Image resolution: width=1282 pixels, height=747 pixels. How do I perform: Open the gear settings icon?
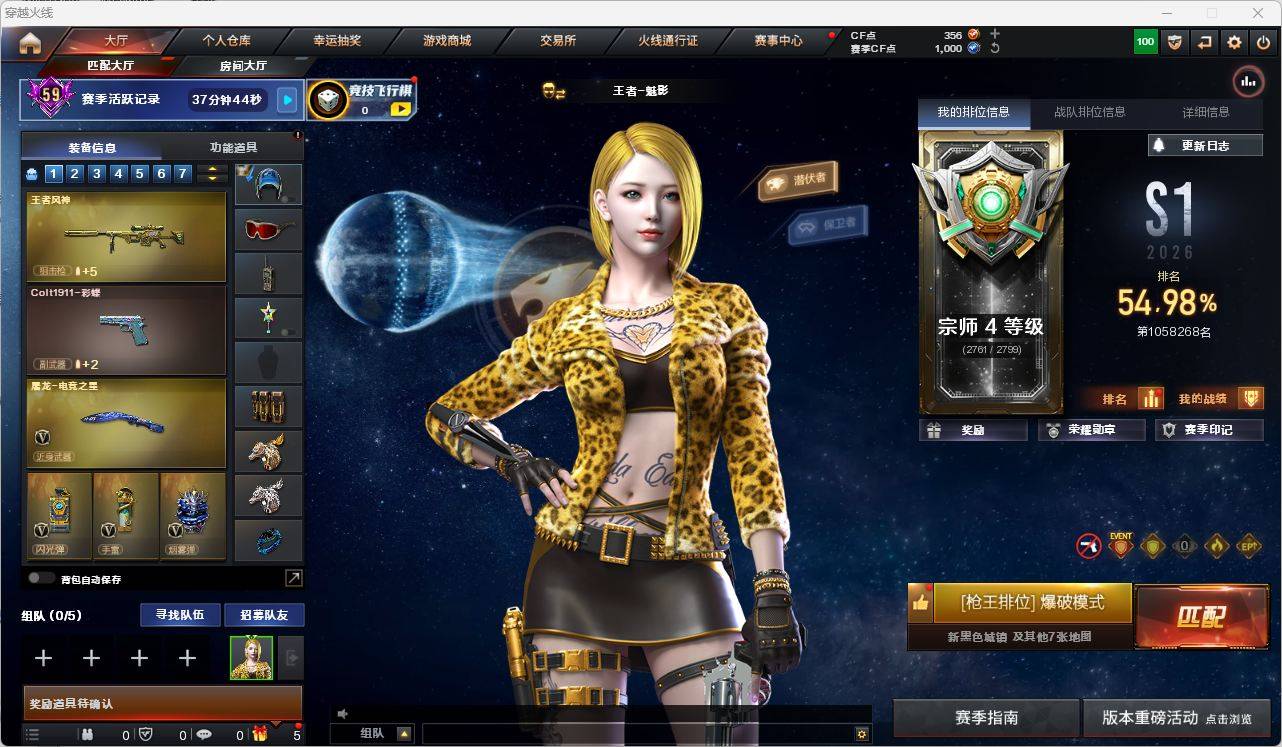coord(1234,42)
